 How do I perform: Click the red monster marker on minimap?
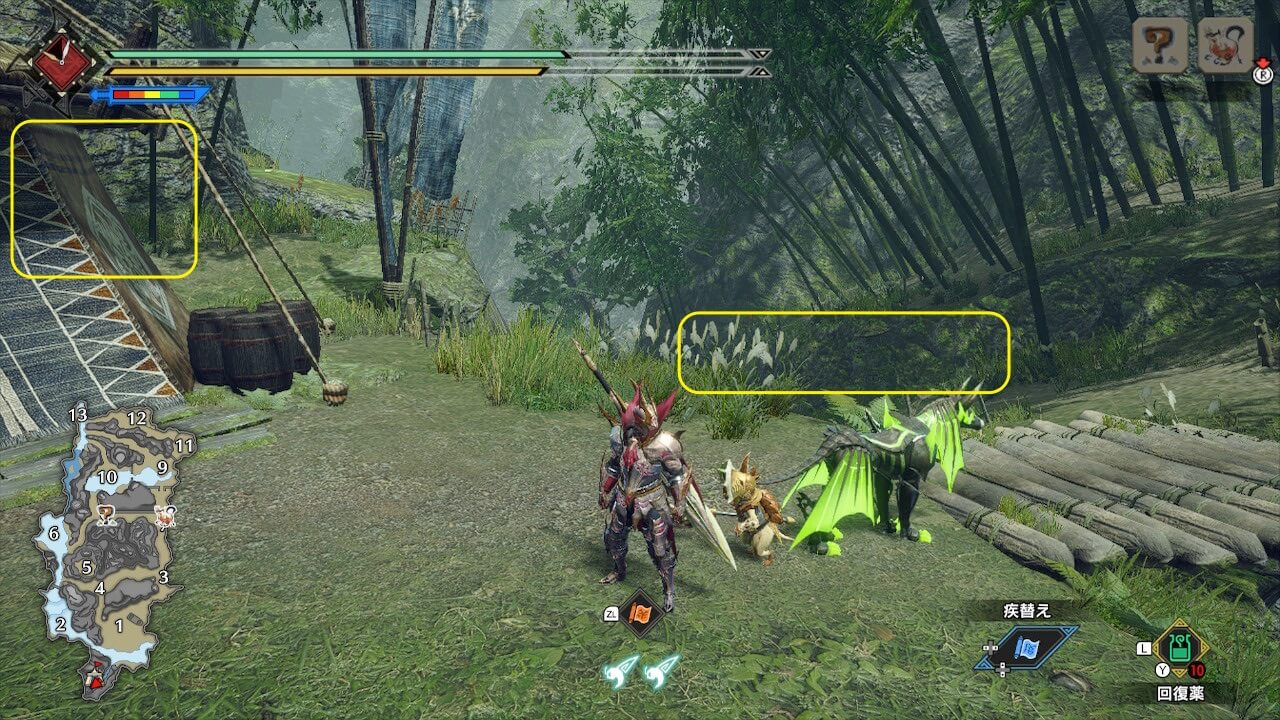pos(164,516)
